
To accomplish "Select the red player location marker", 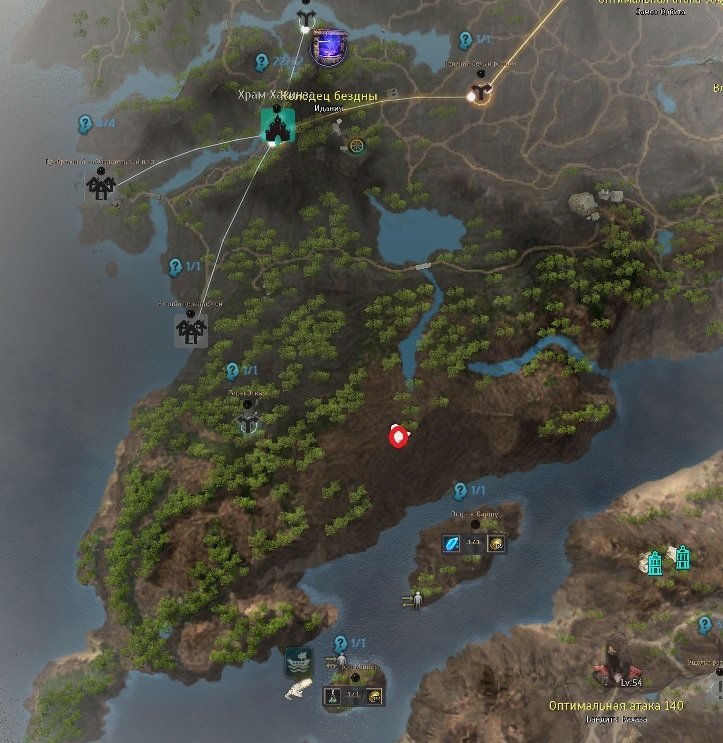I will point(399,436).
